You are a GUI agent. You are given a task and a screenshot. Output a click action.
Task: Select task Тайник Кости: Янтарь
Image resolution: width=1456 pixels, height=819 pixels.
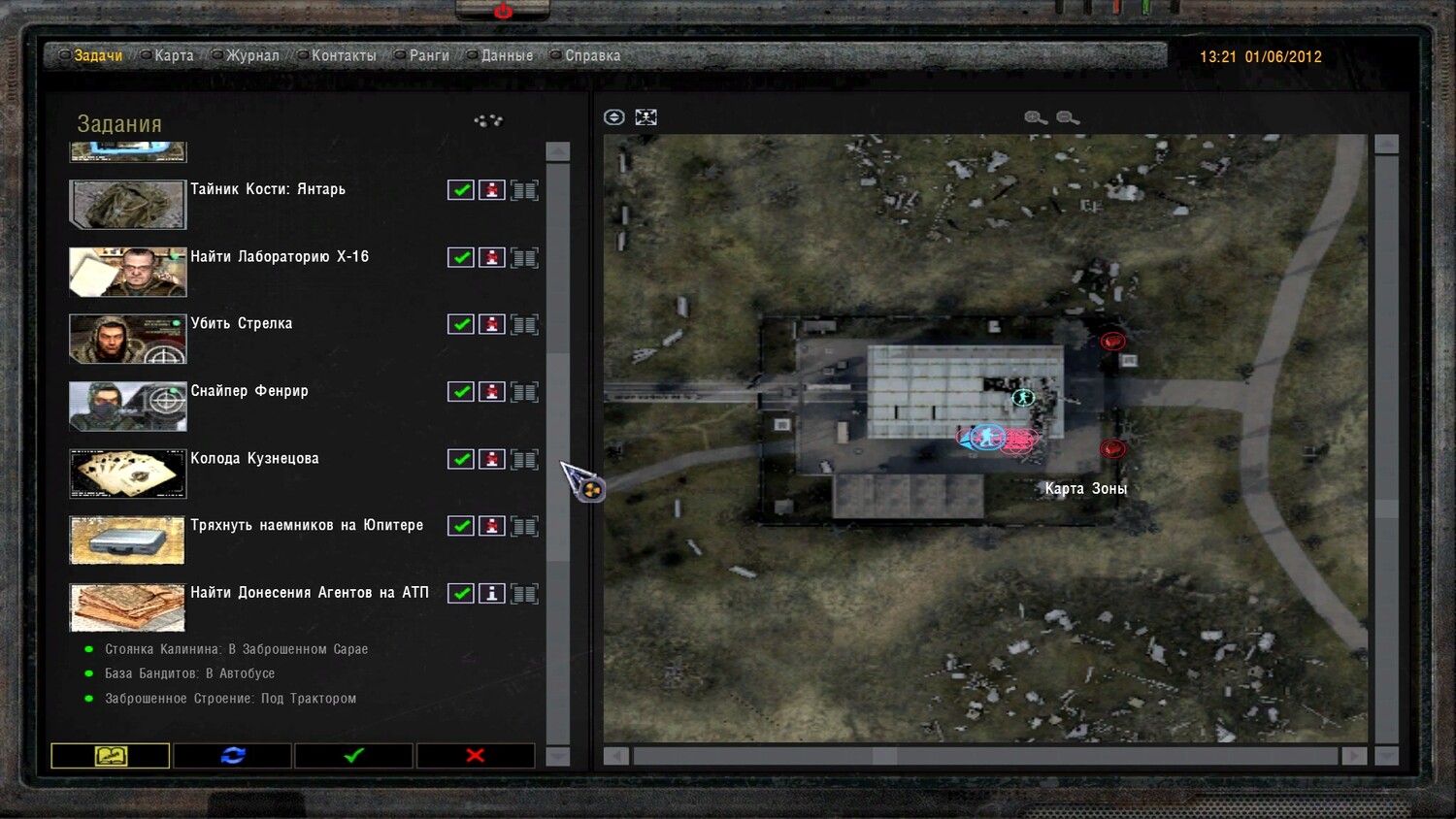click(x=267, y=189)
